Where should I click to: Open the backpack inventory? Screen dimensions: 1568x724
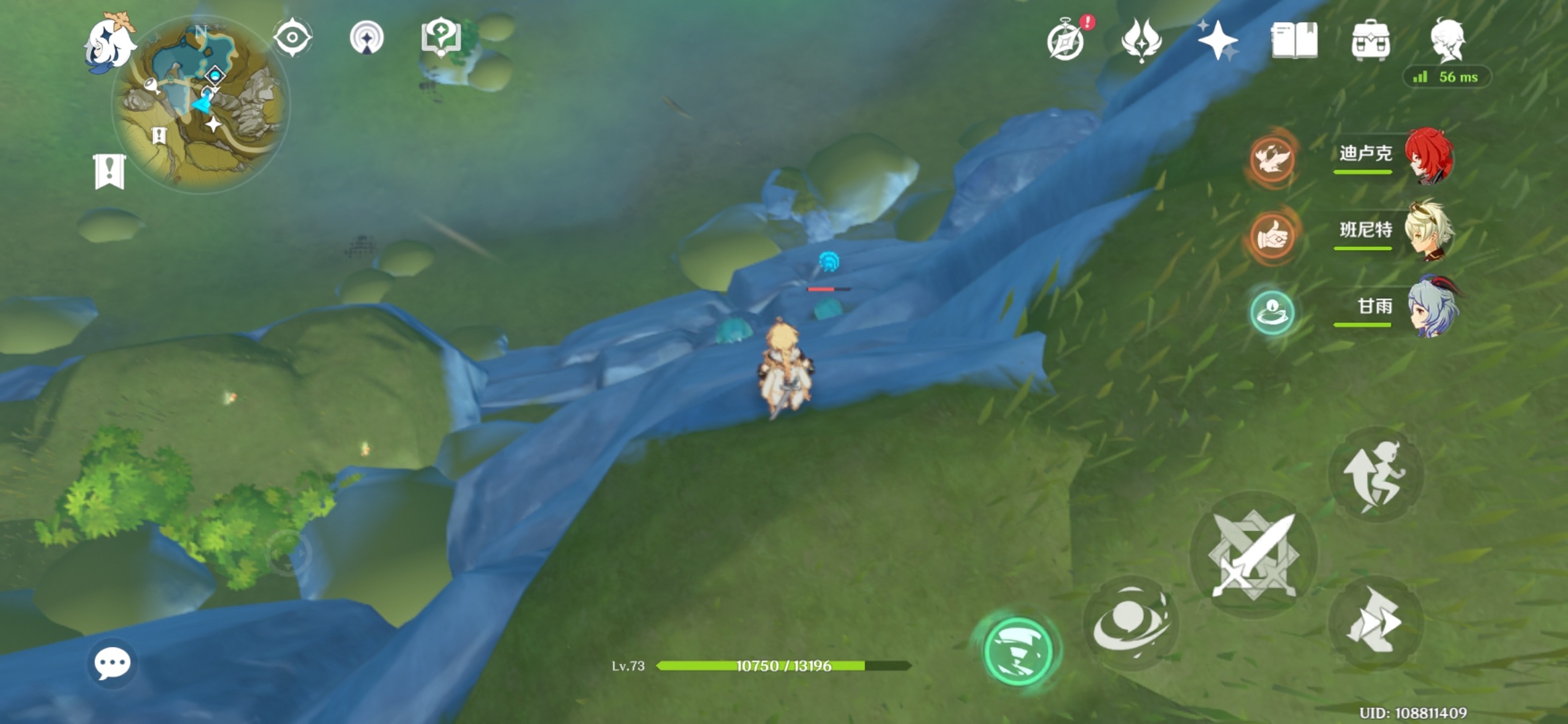click(1370, 41)
